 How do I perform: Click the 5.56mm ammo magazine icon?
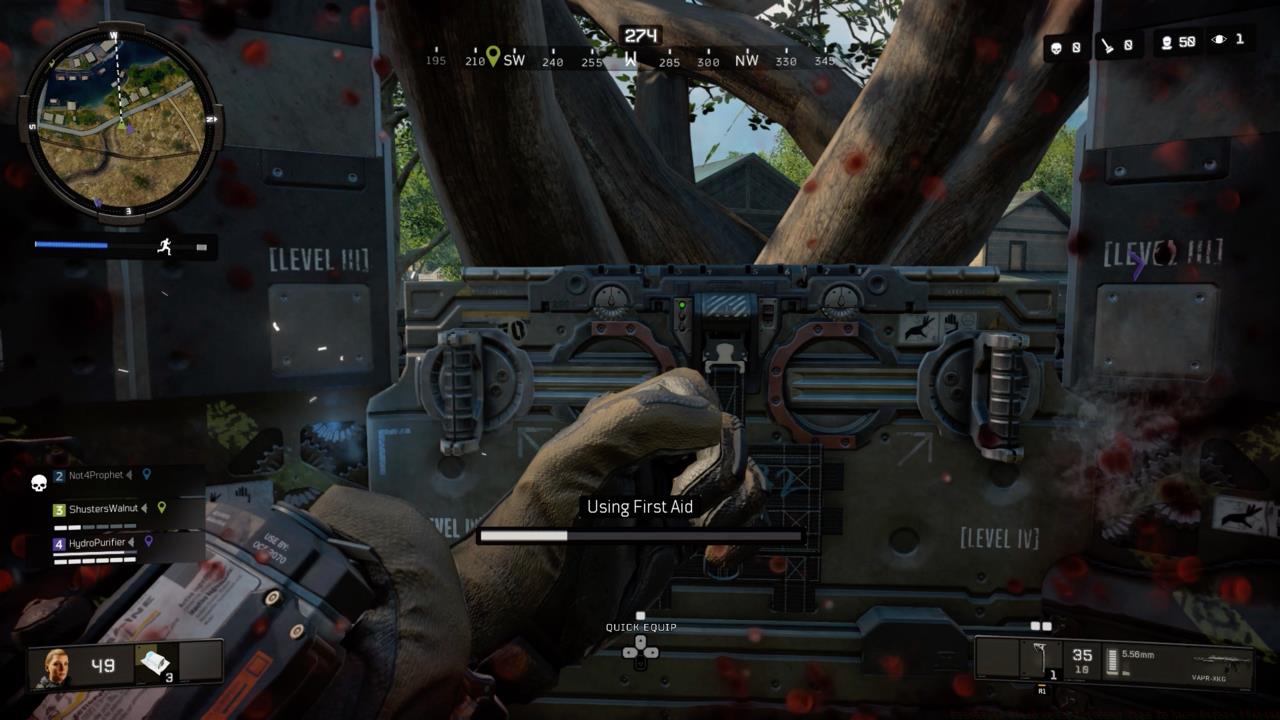pos(1113,660)
